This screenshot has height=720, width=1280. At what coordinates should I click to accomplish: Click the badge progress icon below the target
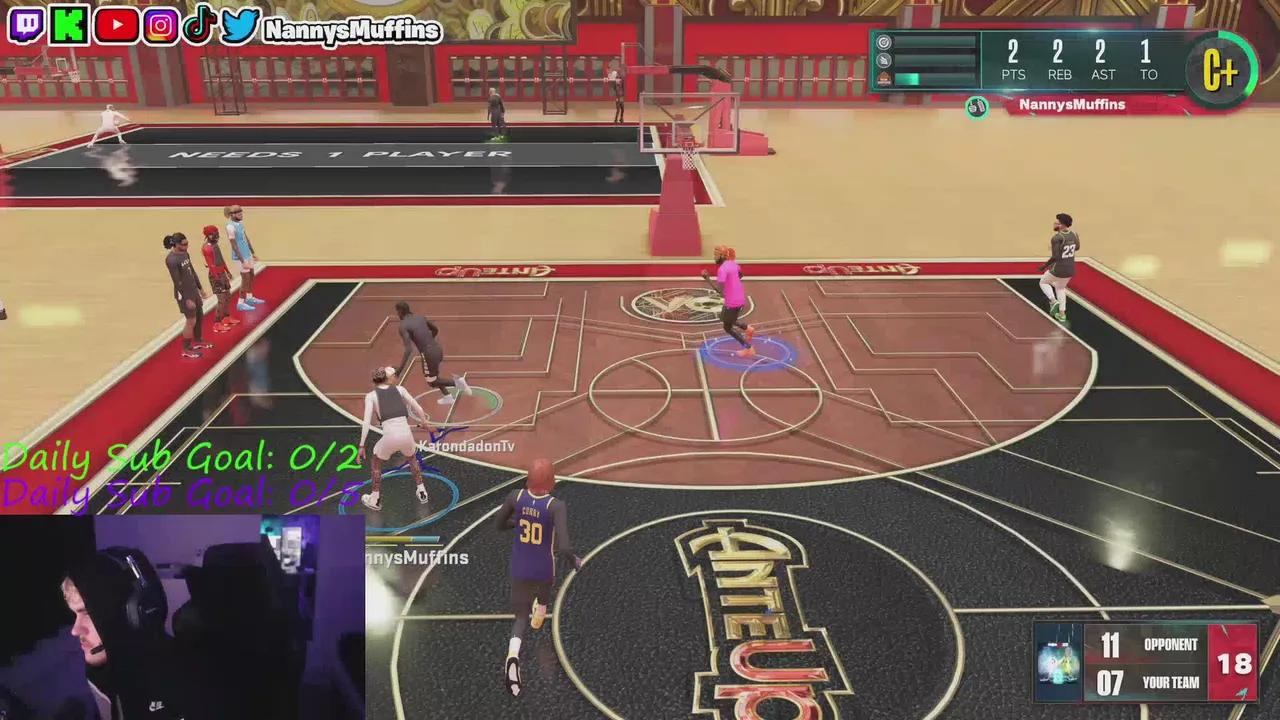pyautogui.click(x=883, y=61)
